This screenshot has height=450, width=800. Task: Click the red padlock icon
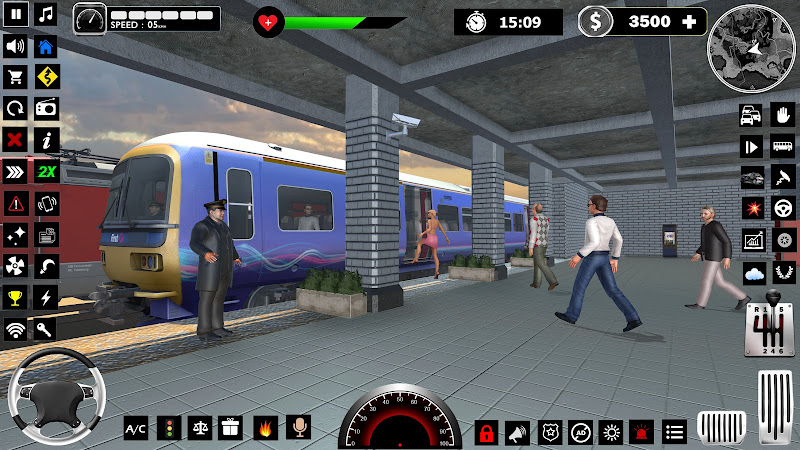click(x=486, y=432)
